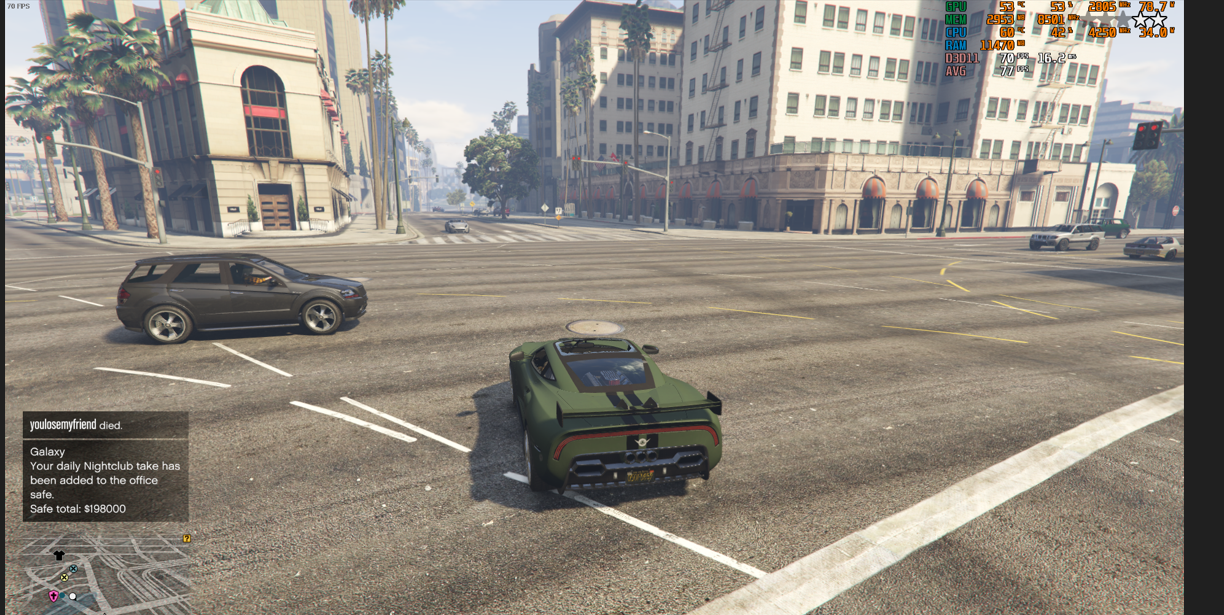Open the minimap in the bottom-left corner
This screenshot has width=1224, height=615.
click(105, 572)
